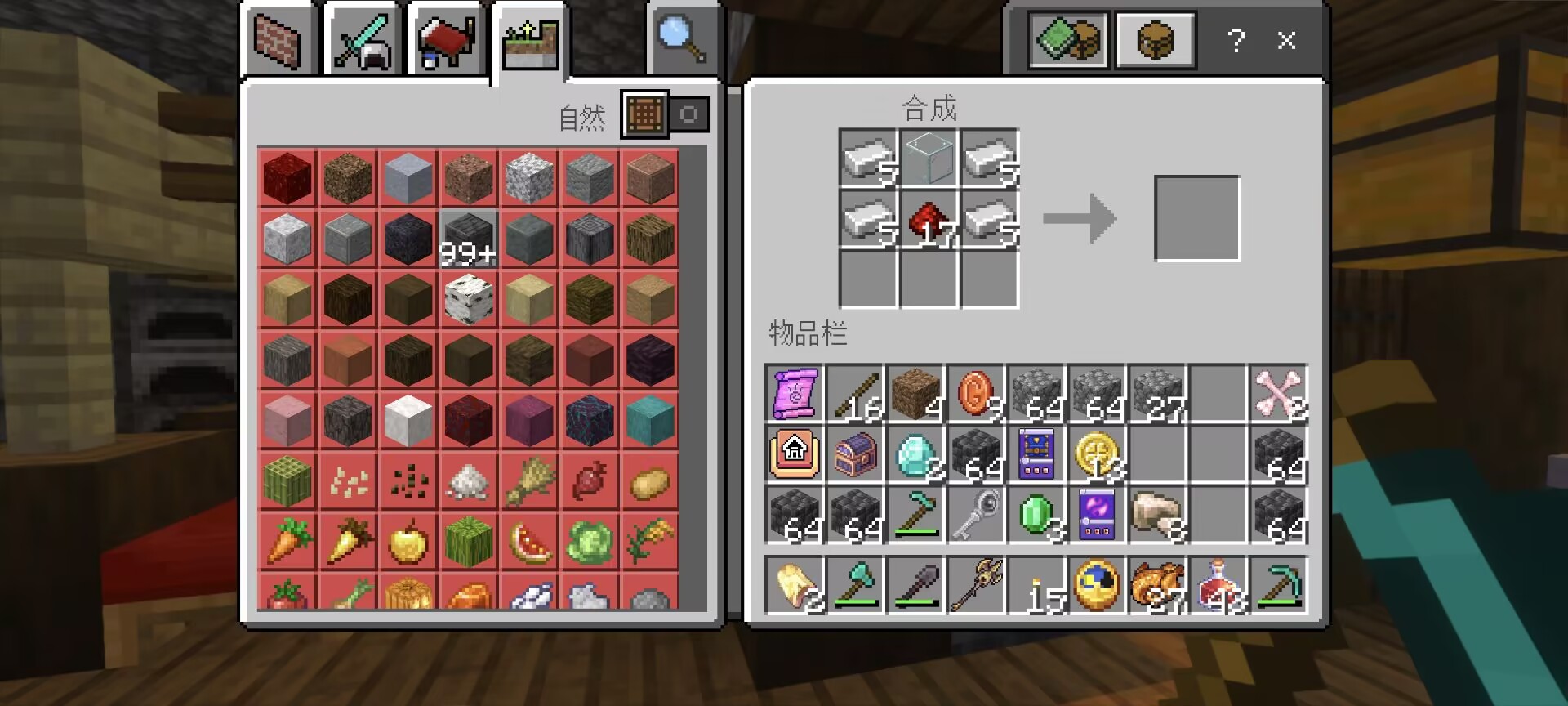The image size is (1568, 706).
Task: Select the birch log block
Action: [469, 299]
